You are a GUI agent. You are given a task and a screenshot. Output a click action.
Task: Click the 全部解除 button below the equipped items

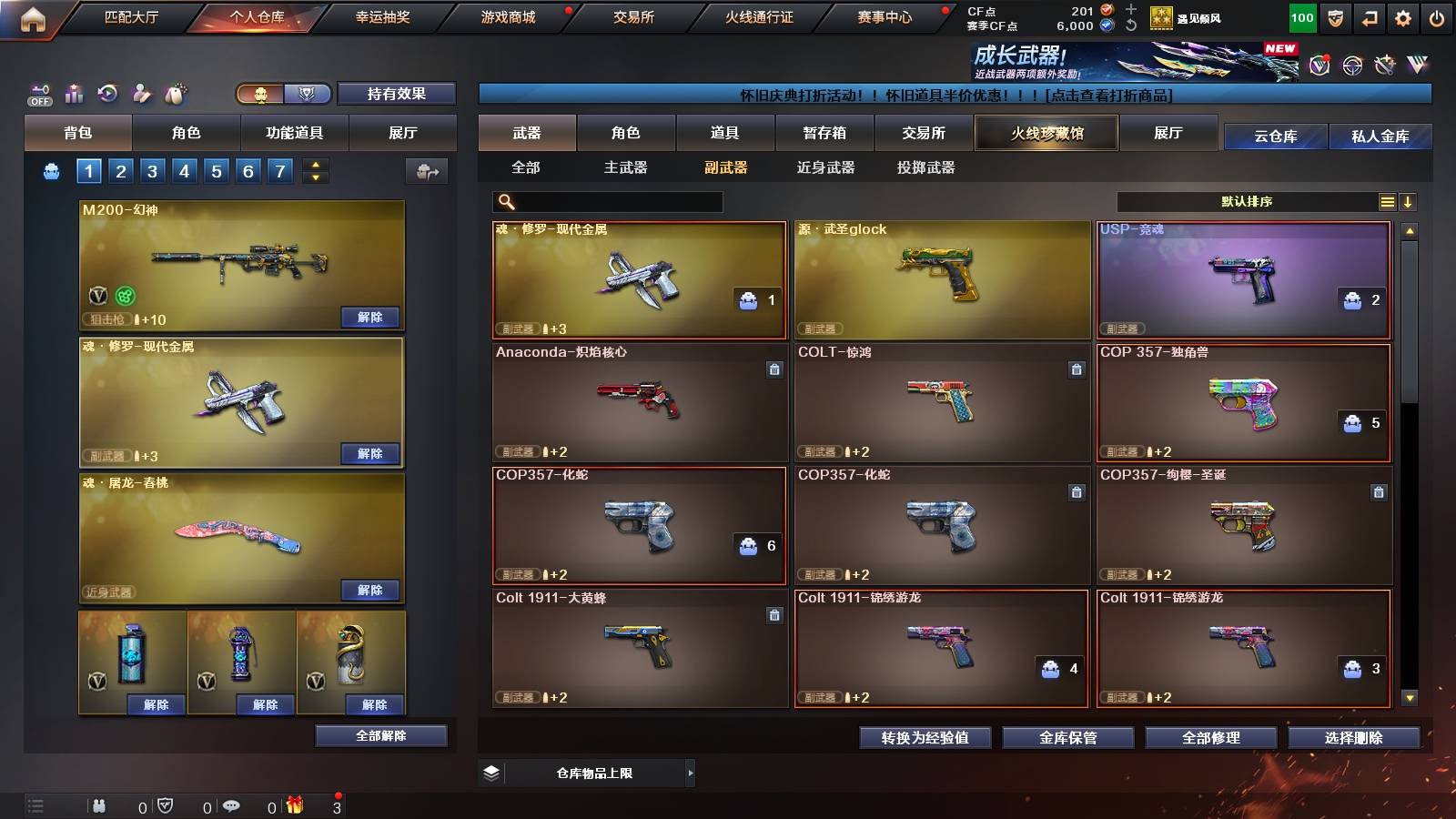(379, 735)
